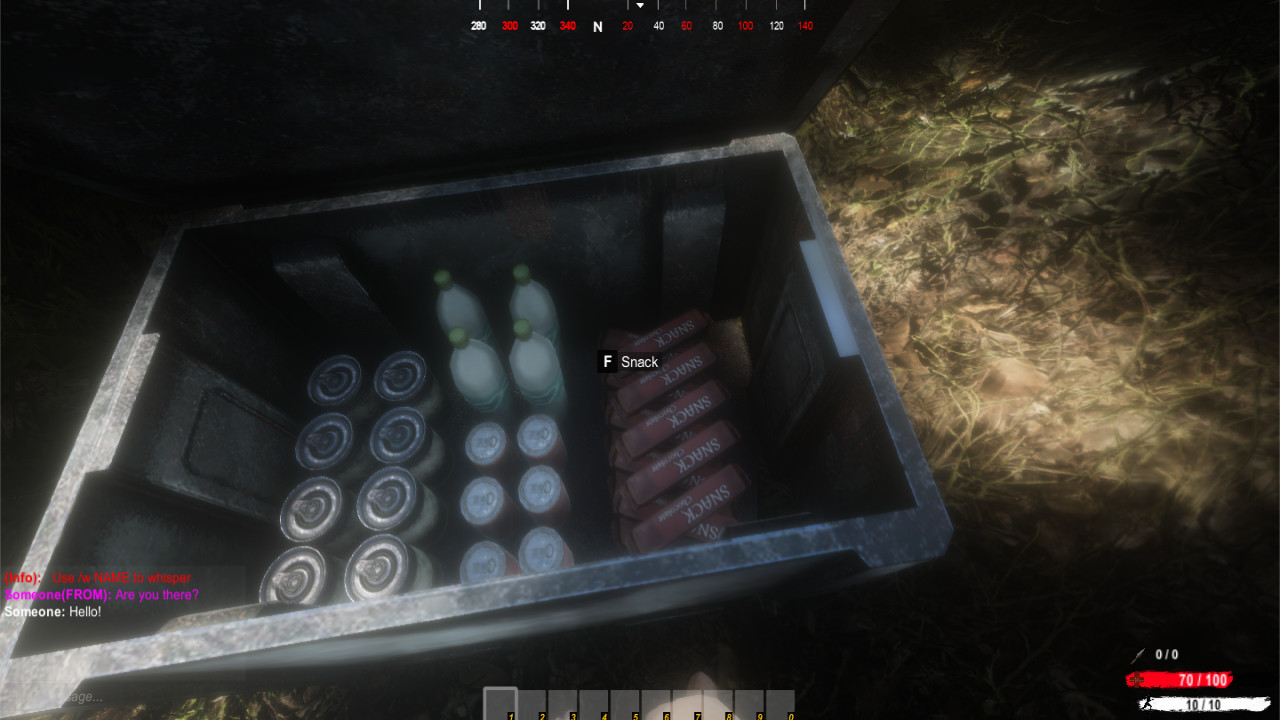
Task: Click the N marker on the compass
Action: point(597,26)
